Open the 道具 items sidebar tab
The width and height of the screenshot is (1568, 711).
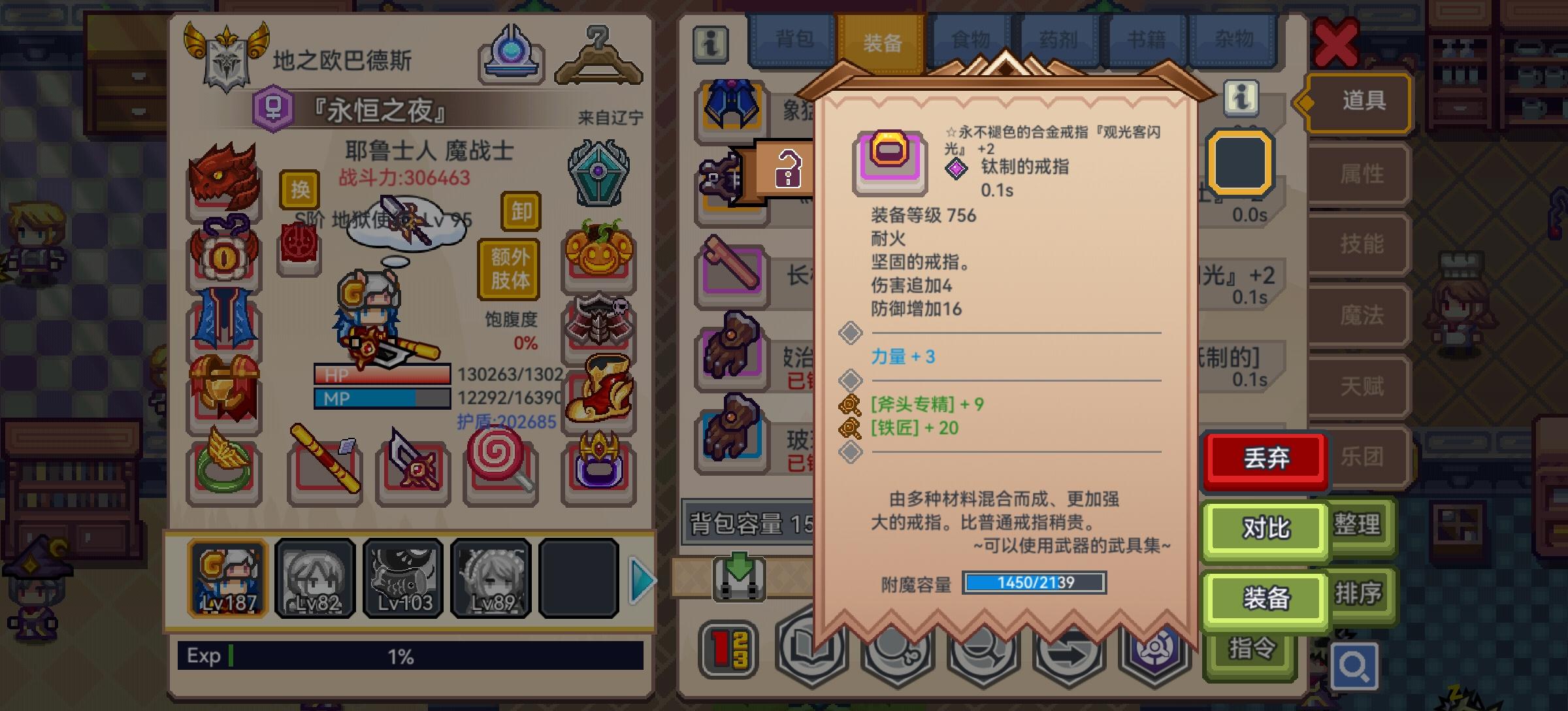[1363, 103]
